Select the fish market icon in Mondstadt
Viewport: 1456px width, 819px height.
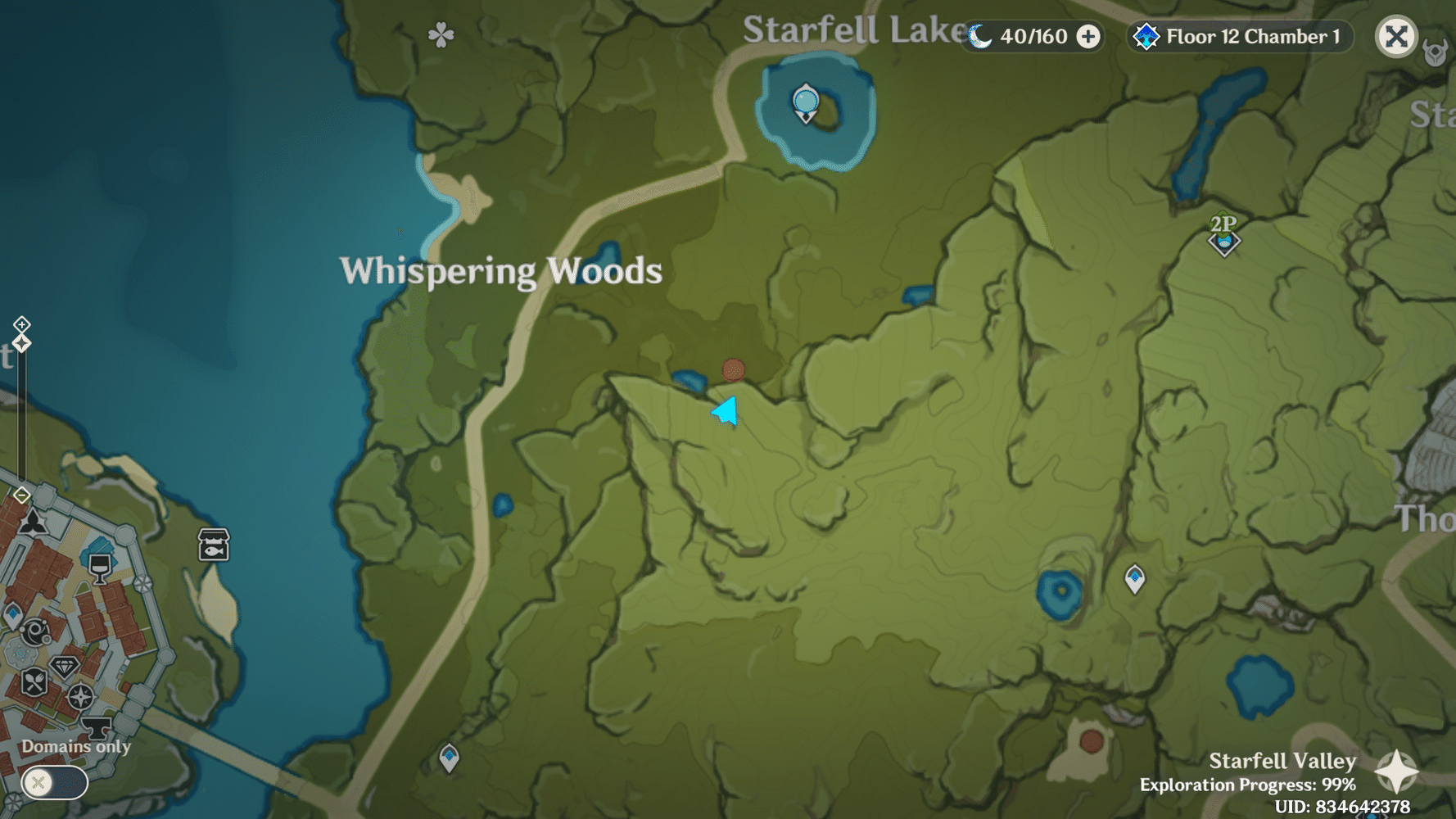coord(212,545)
